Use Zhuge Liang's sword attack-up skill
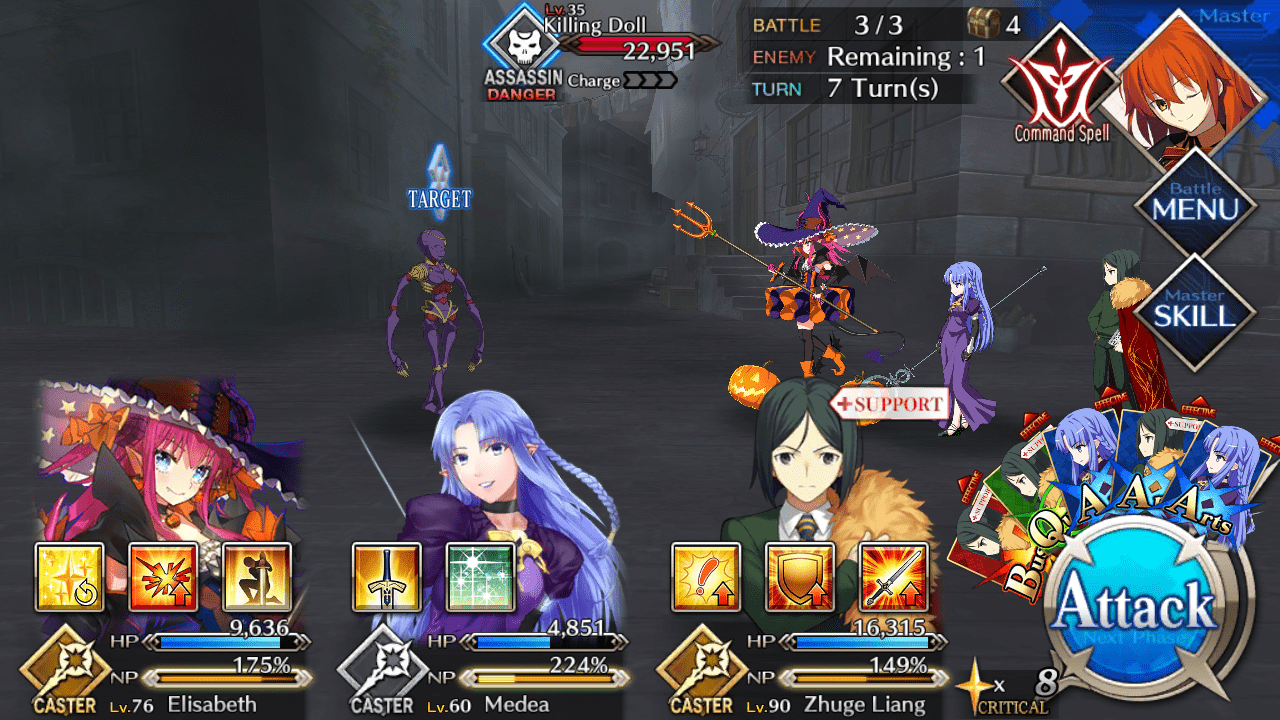This screenshot has width=1280, height=720. pyautogui.click(x=893, y=577)
